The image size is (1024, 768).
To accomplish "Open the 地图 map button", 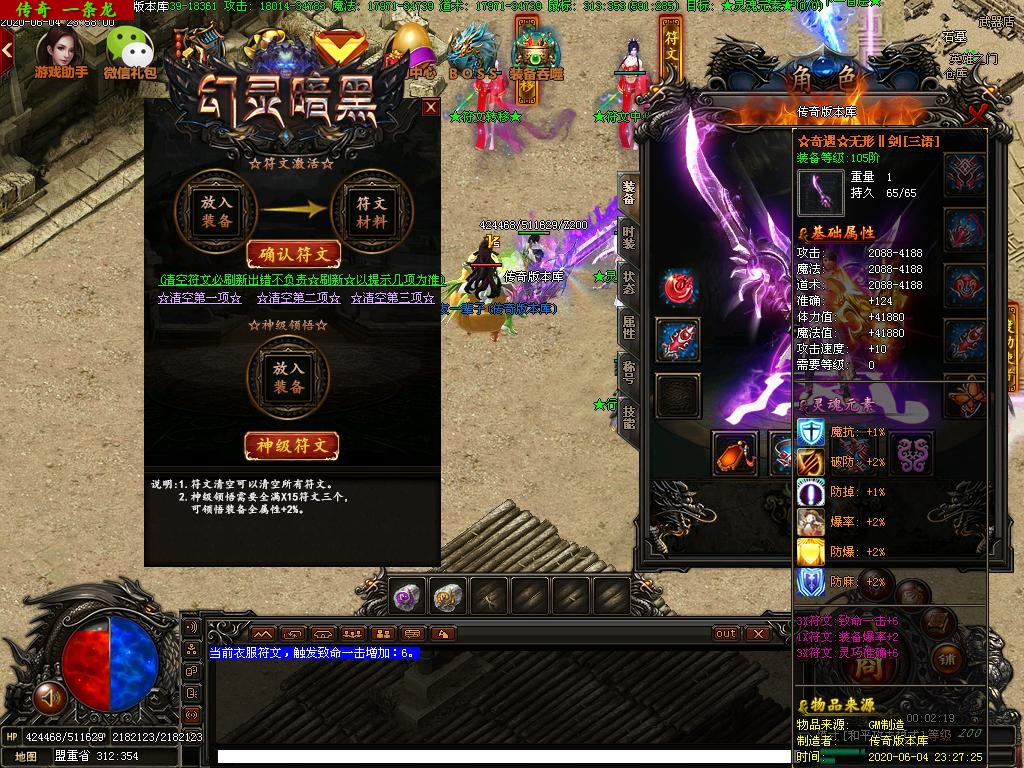I will (26, 757).
